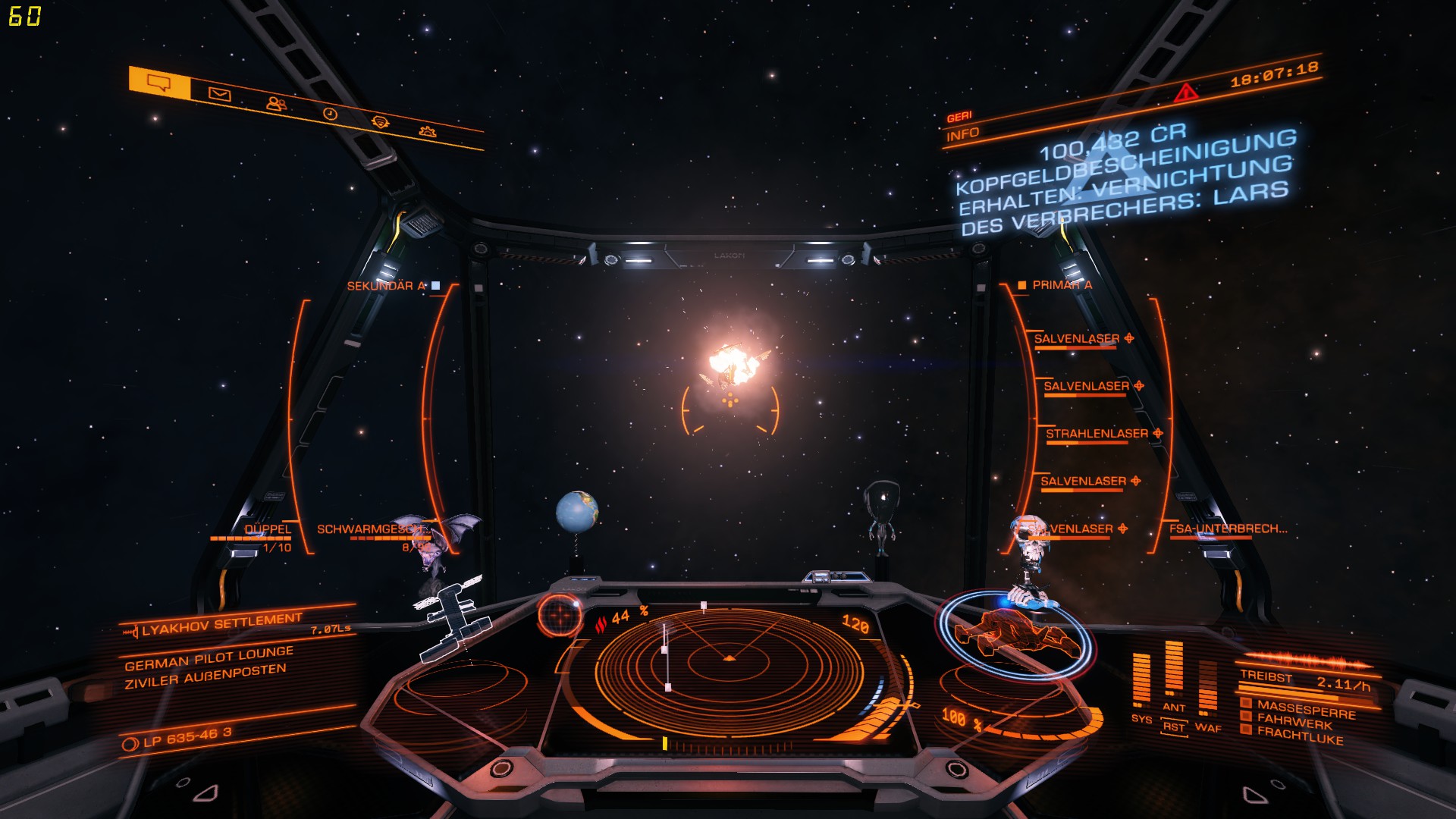Select the Strahlenlaser weapon entry
Screen dimensions: 1456x819
[x=1097, y=434]
